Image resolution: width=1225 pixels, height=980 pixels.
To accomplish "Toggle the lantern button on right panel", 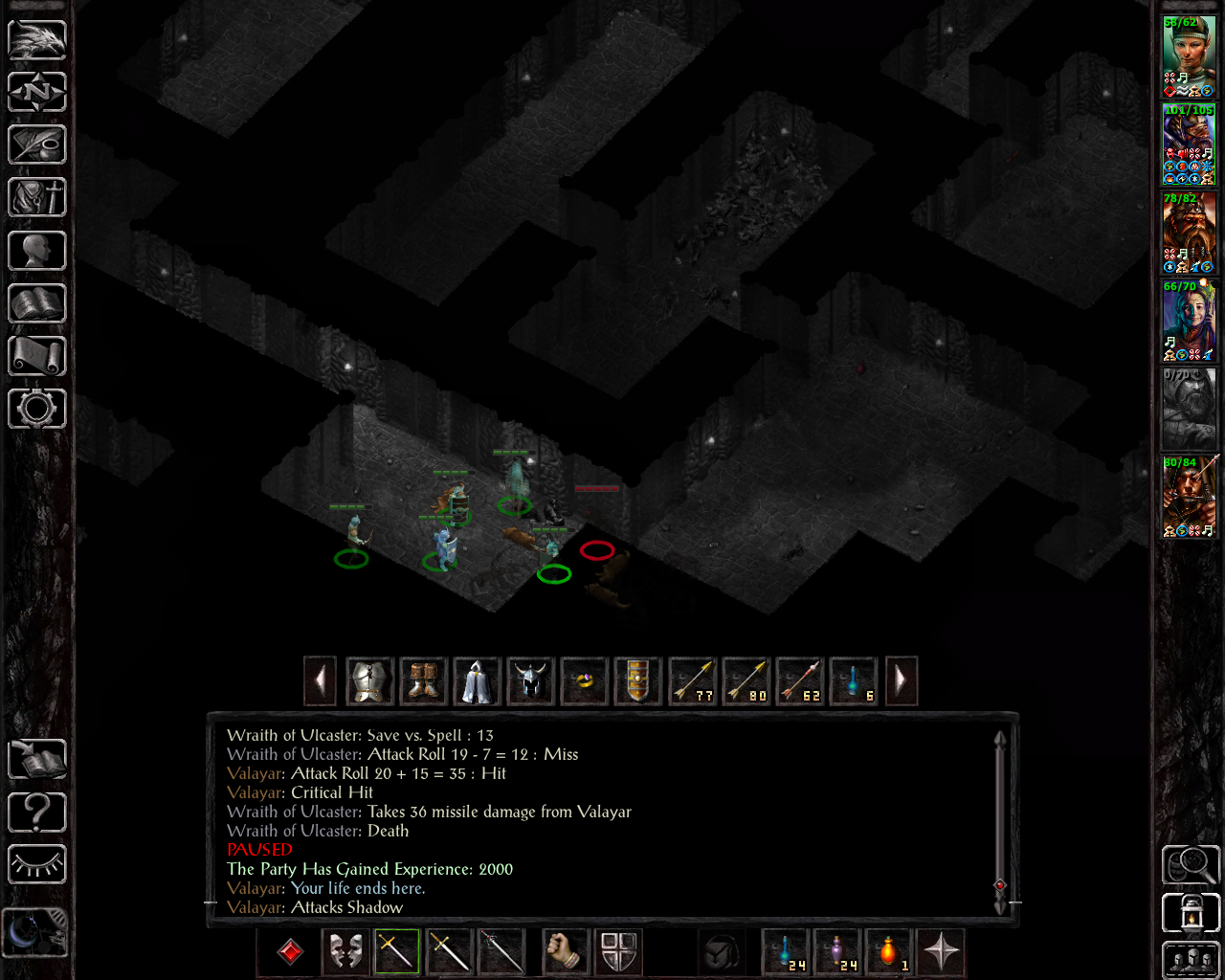I will [x=1191, y=913].
